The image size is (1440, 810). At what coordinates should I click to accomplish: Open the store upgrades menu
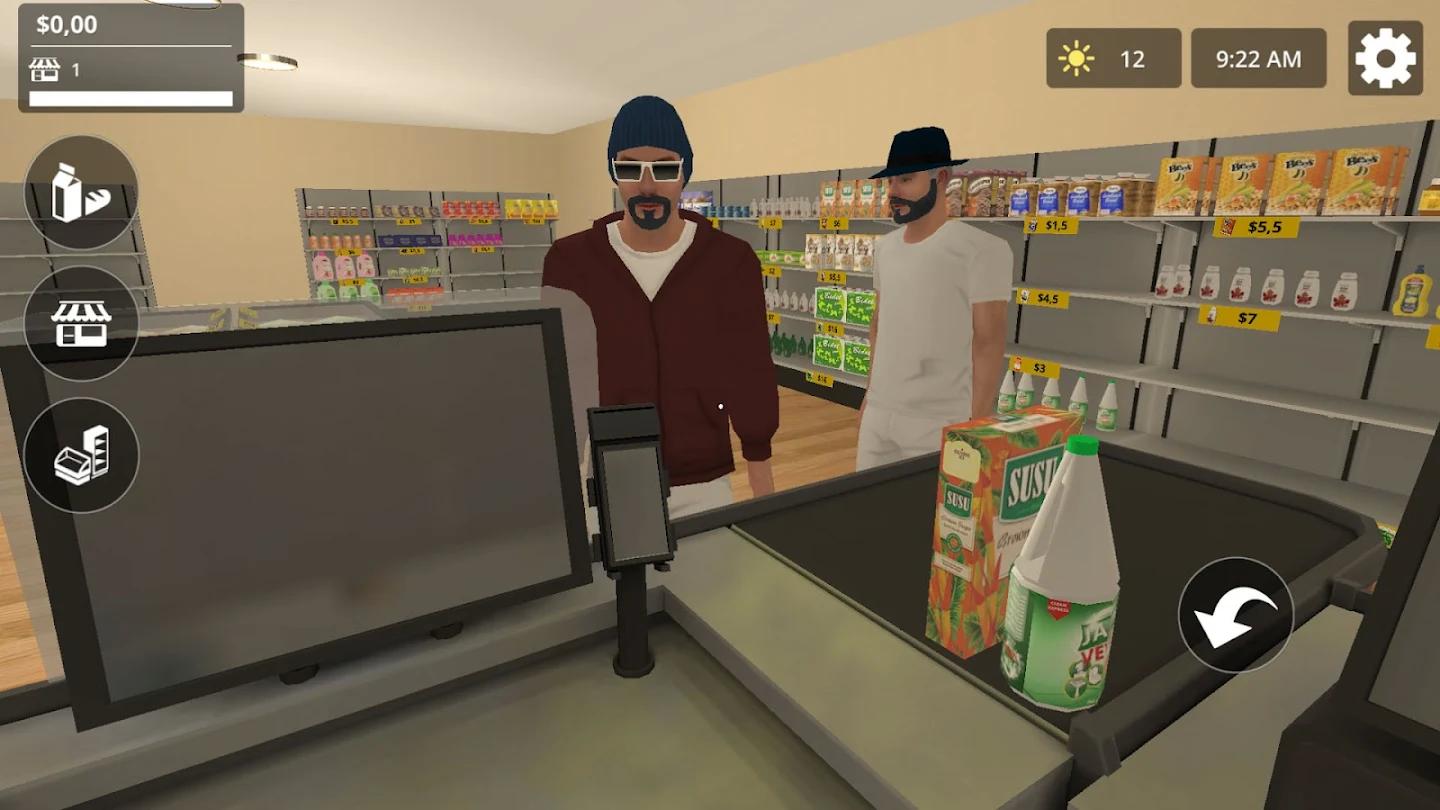coord(84,327)
